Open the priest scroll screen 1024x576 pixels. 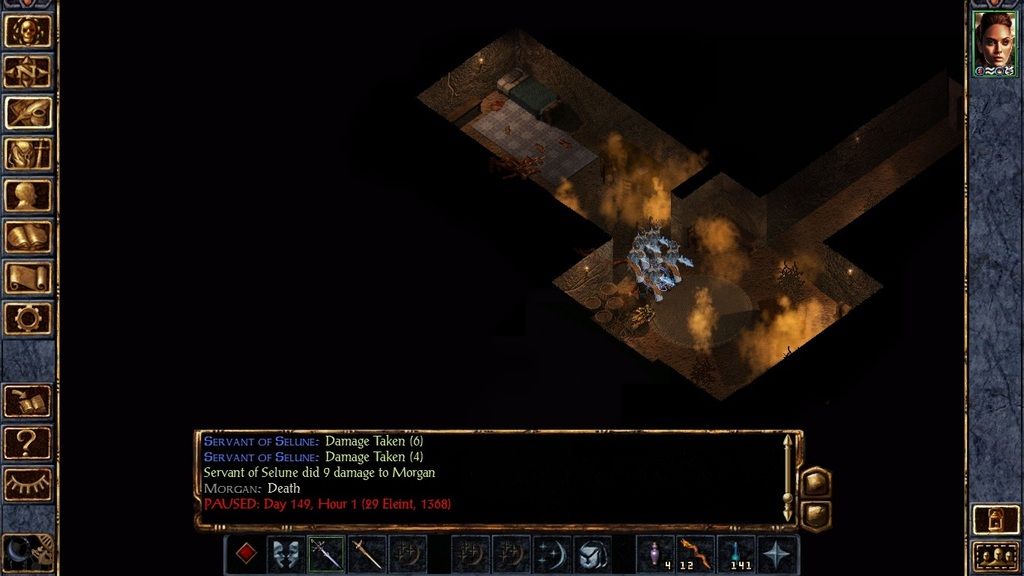tap(28, 277)
